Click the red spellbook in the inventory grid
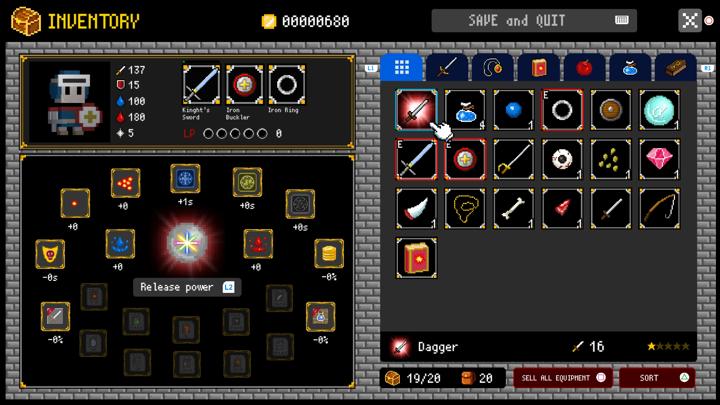Viewport: 720px width, 405px height. pyautogui.click(x=416, y=257)
